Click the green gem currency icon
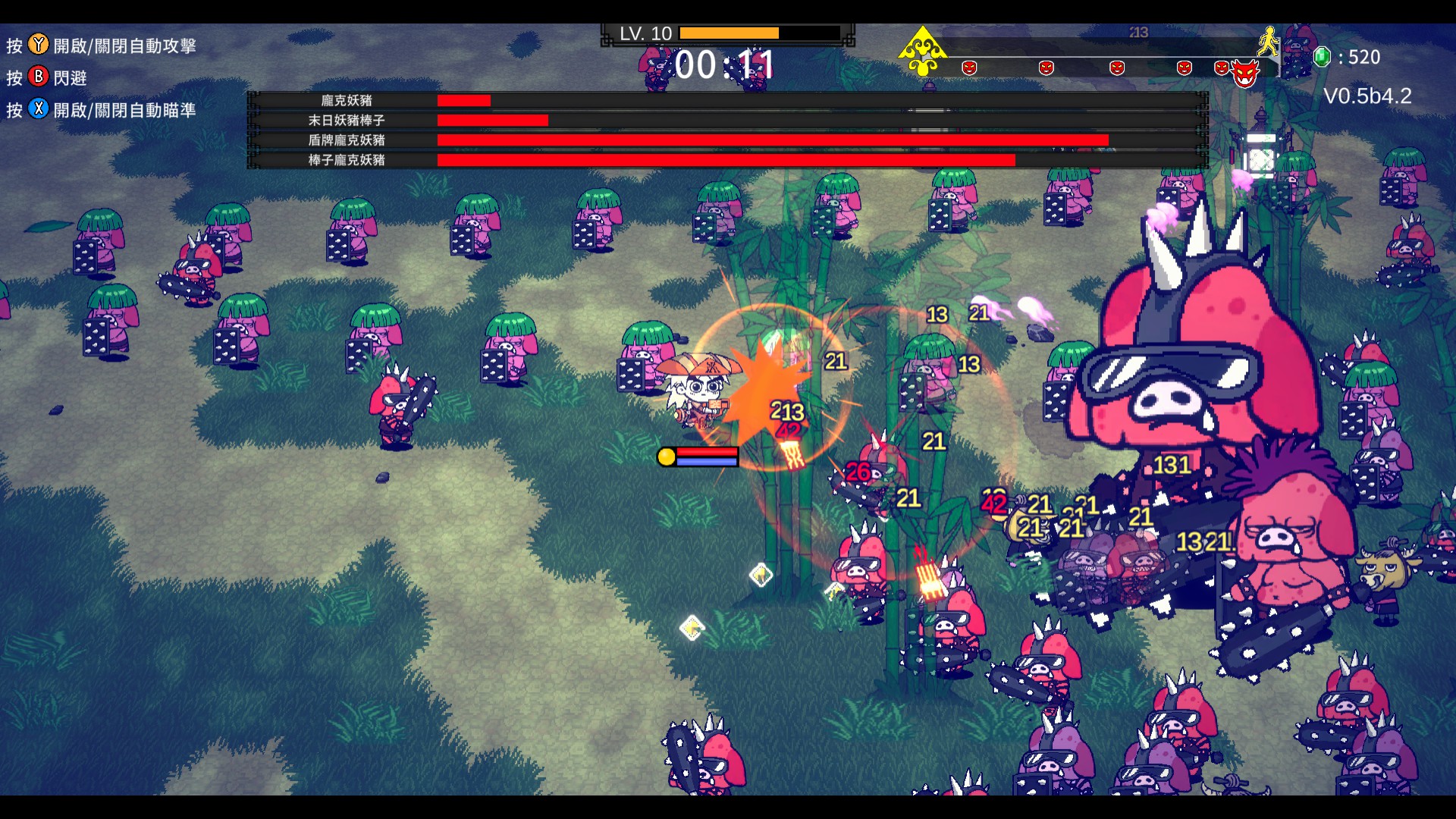 pos(1322,57)
